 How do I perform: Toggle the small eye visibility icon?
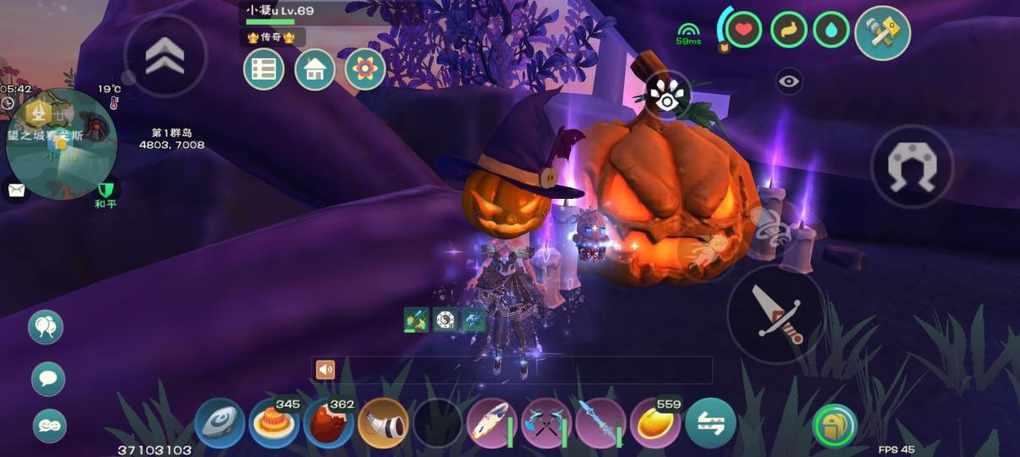(789, 82)
